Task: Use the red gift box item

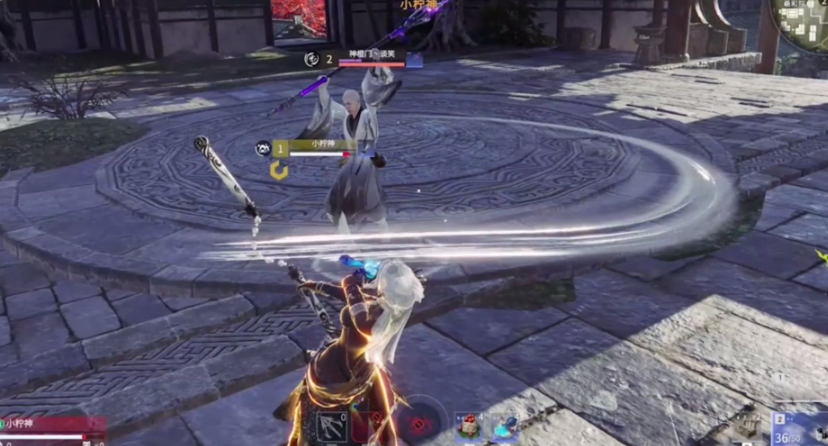Action: (x=471, y=427)
